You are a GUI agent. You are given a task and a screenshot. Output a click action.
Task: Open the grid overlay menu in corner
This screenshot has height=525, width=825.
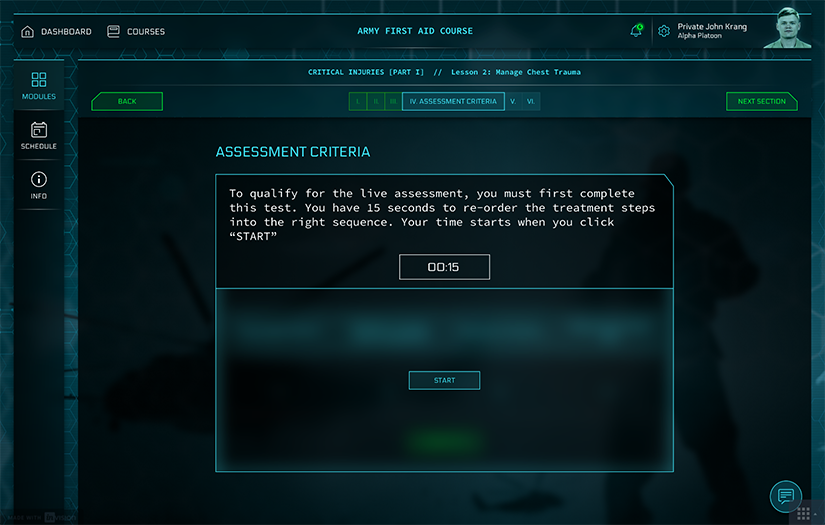pyautogui.click(x=804, y=512)
